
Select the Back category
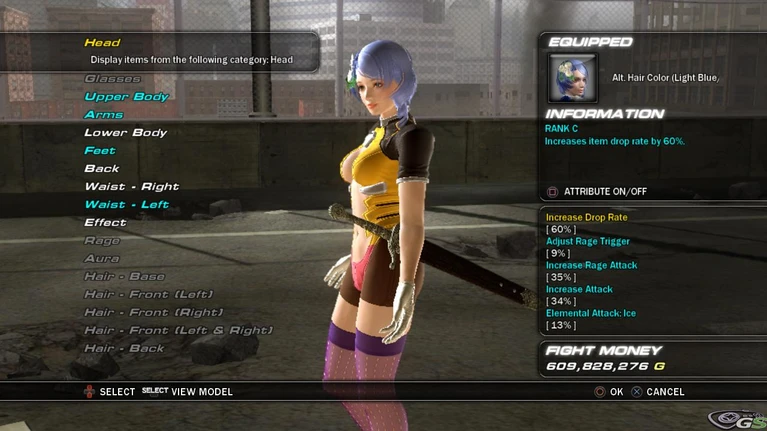(x=101, y=169)
